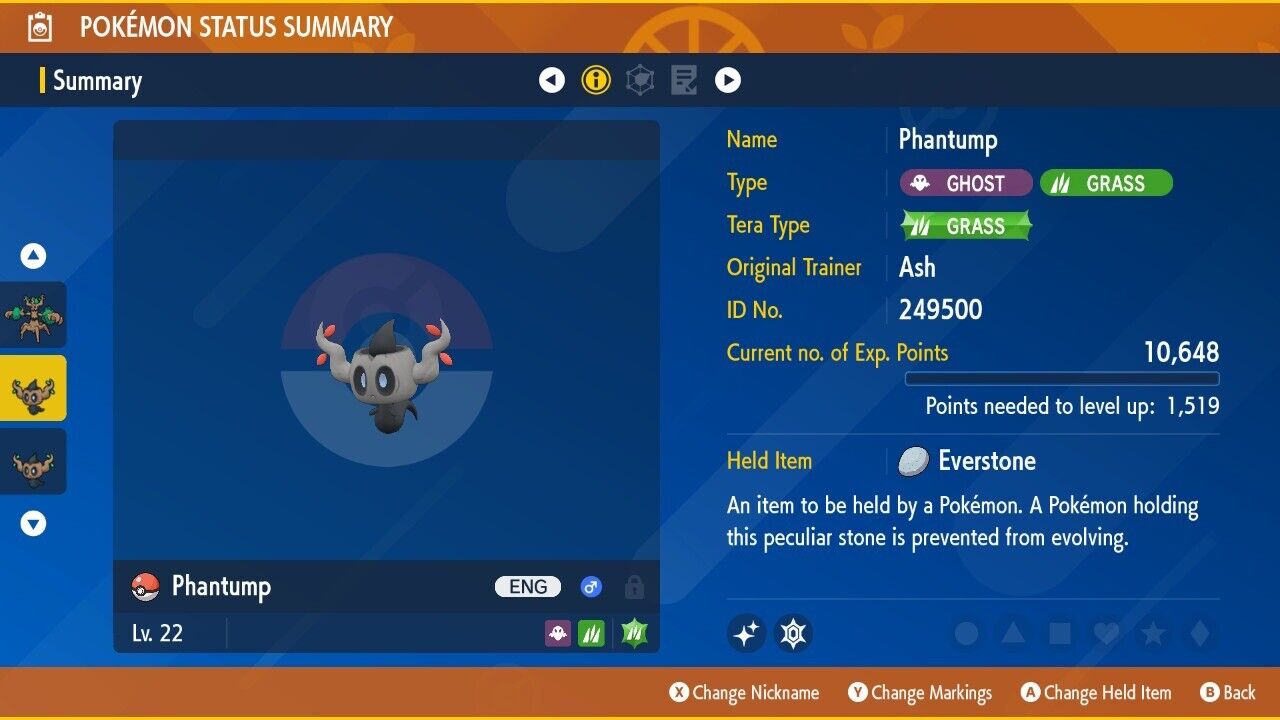Viewport: 1280px width, 720px height.
Task: Toggle the star marking
Action: 1151,633
